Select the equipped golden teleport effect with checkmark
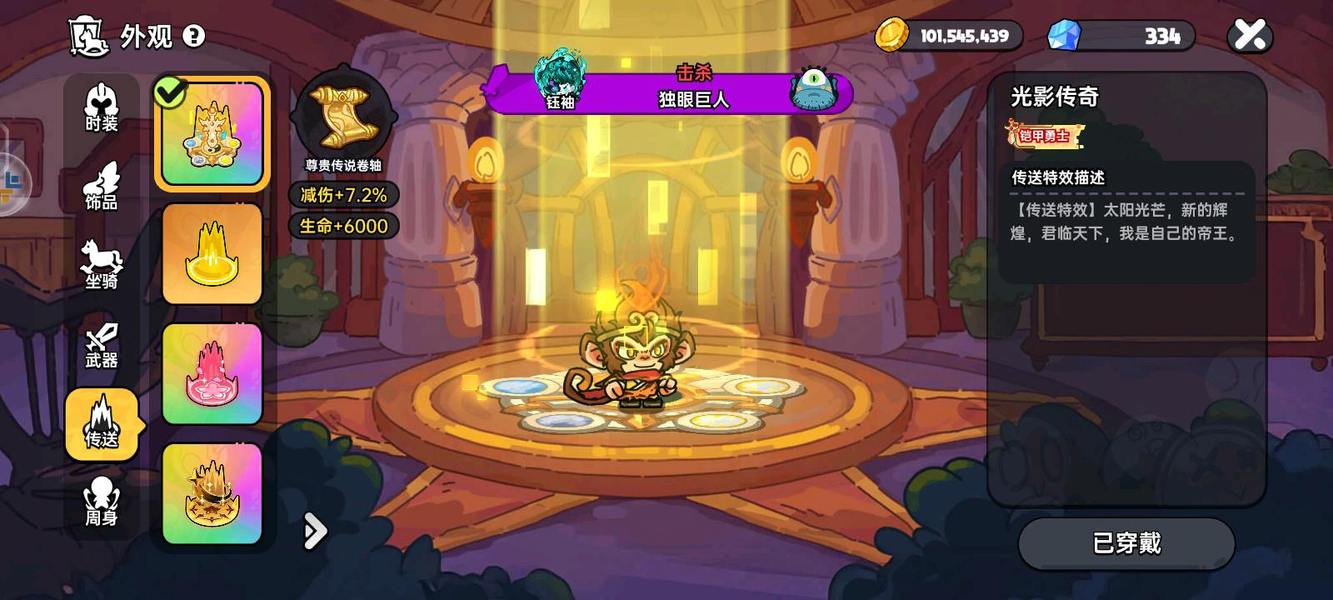Image resolution: width=1333 pixels, height=600 pixels. tap(212, 134)
